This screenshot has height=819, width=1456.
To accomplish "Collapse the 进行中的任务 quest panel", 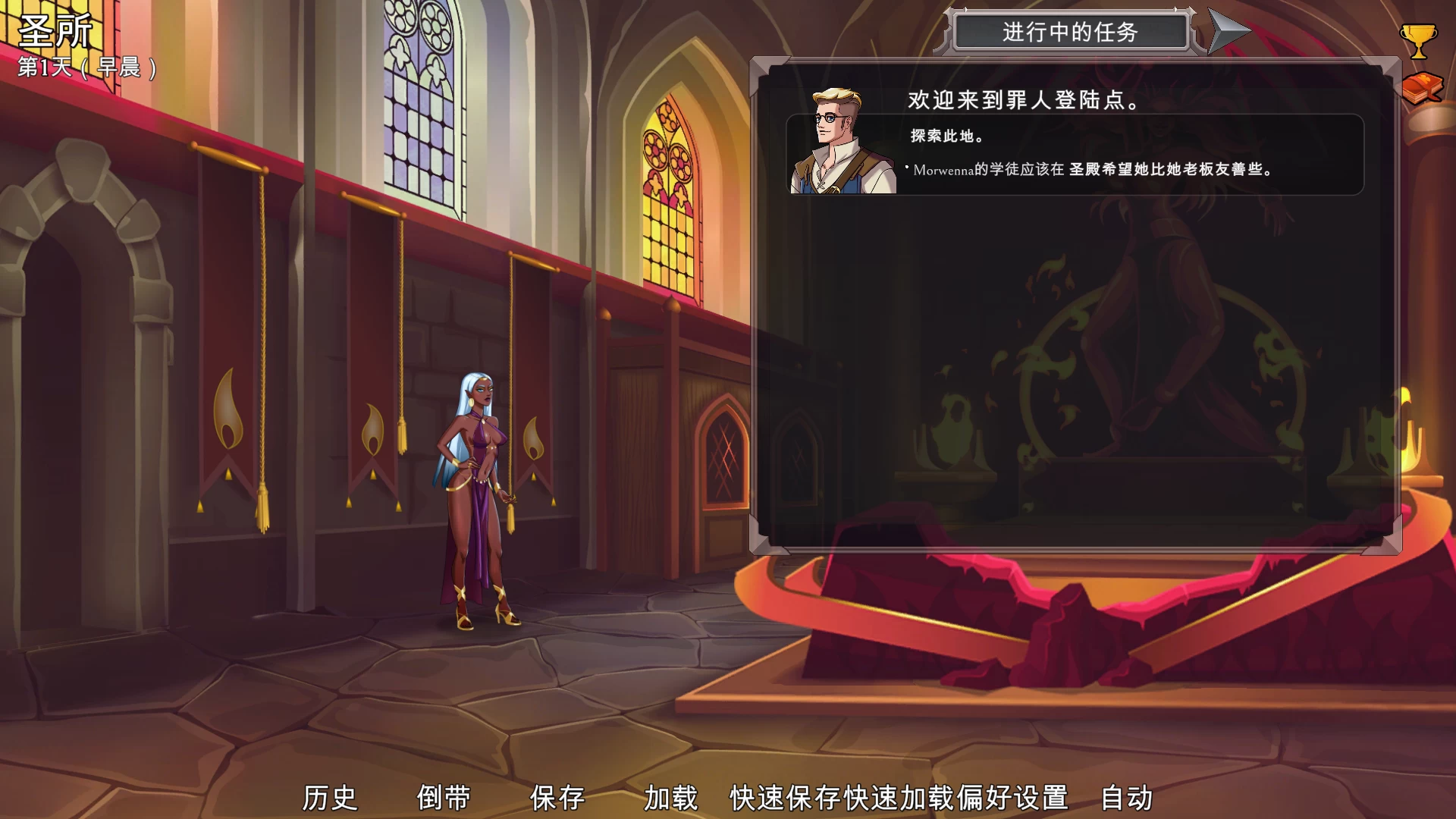I will 1069,32.
